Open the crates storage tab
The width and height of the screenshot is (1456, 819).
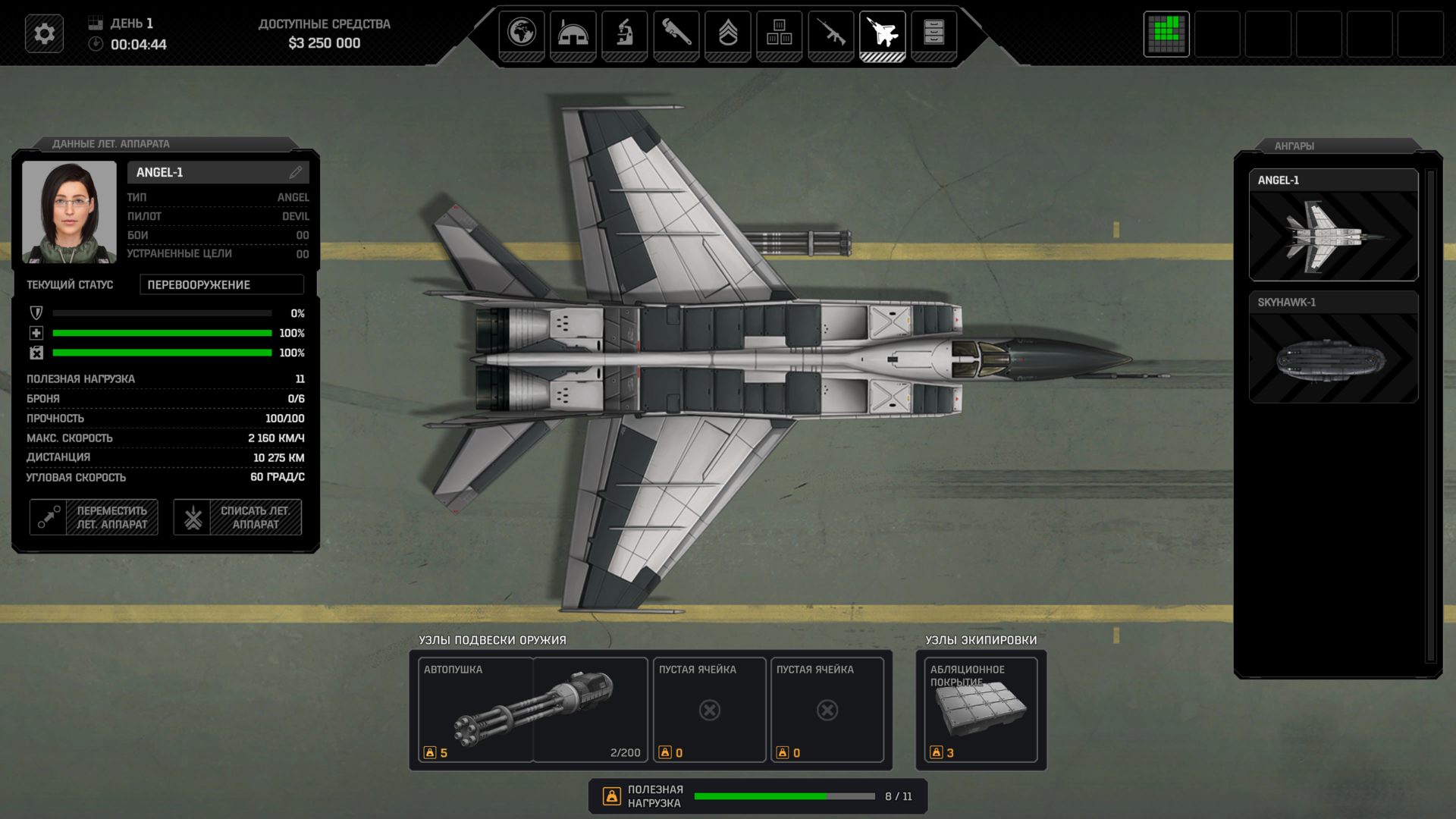click(x=779, y=34)
